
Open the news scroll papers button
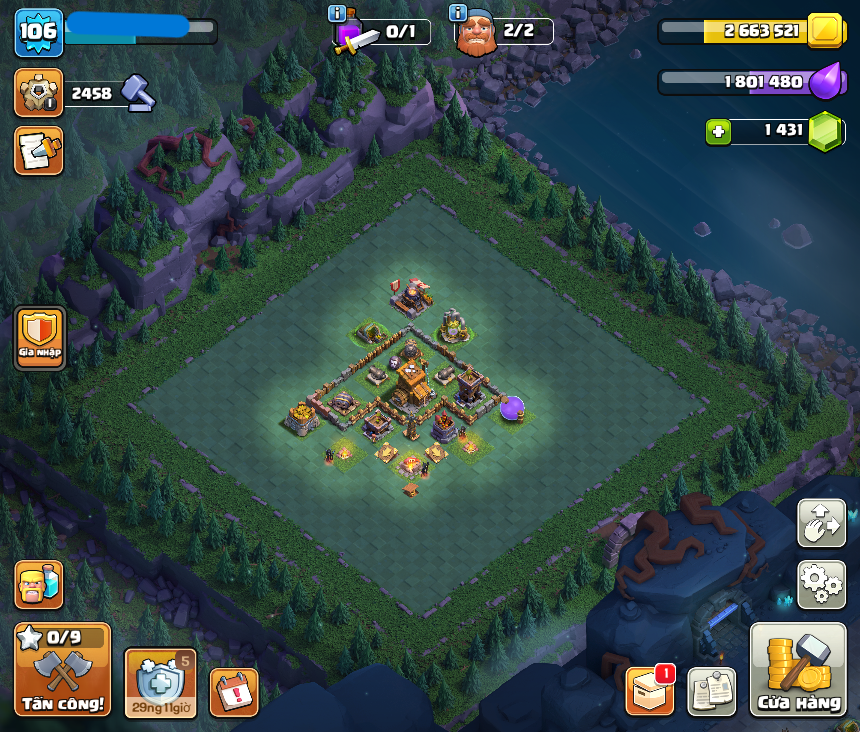click(711, 691)
